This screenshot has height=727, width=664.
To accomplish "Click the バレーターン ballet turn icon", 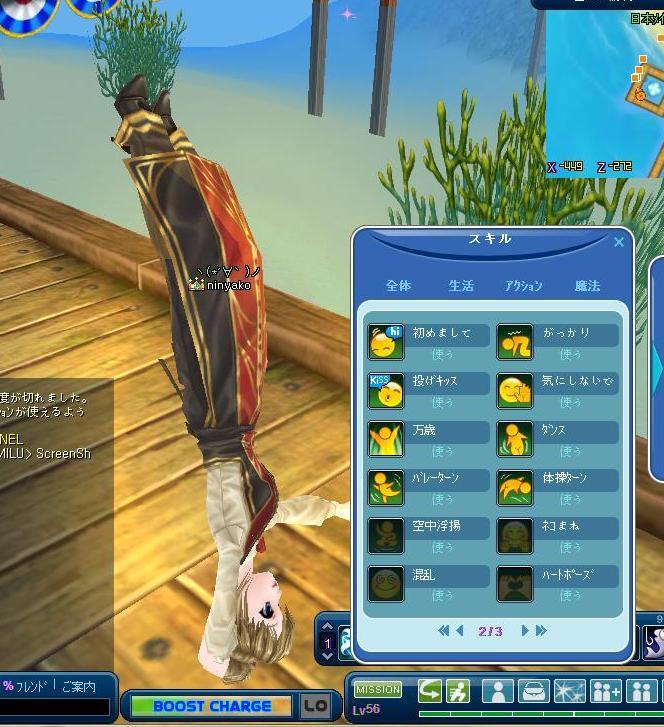I will pos(386,488).
